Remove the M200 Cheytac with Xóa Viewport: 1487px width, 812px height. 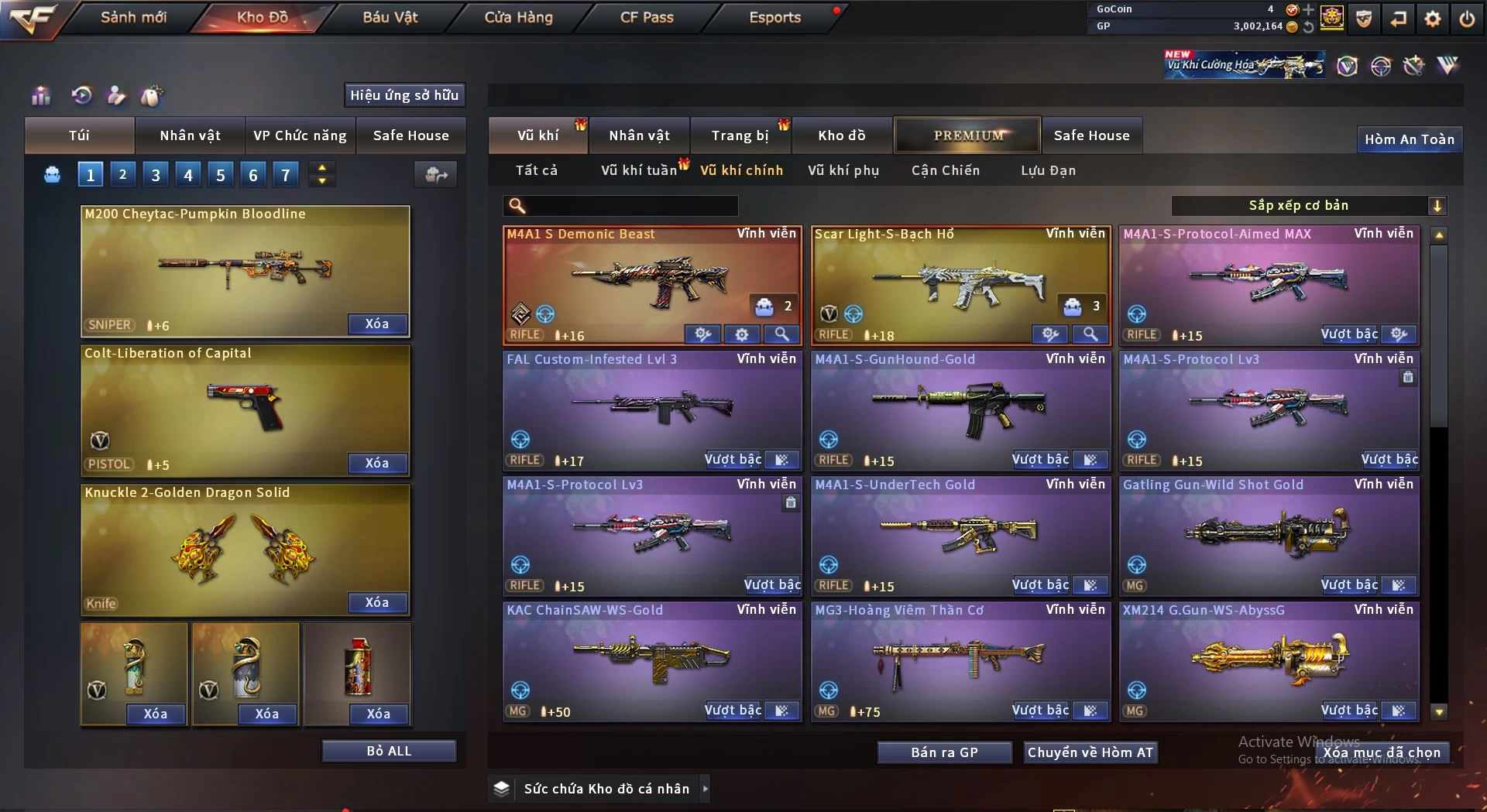[x=377, y=324]
